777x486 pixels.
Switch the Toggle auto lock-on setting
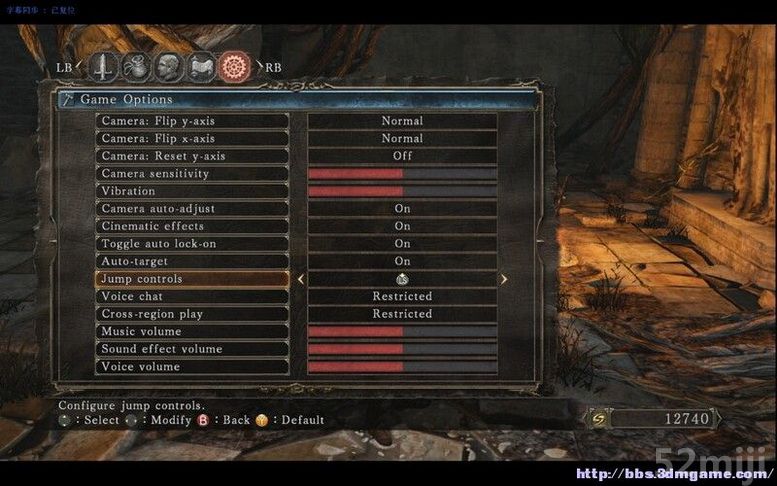[x=402, y=244]
